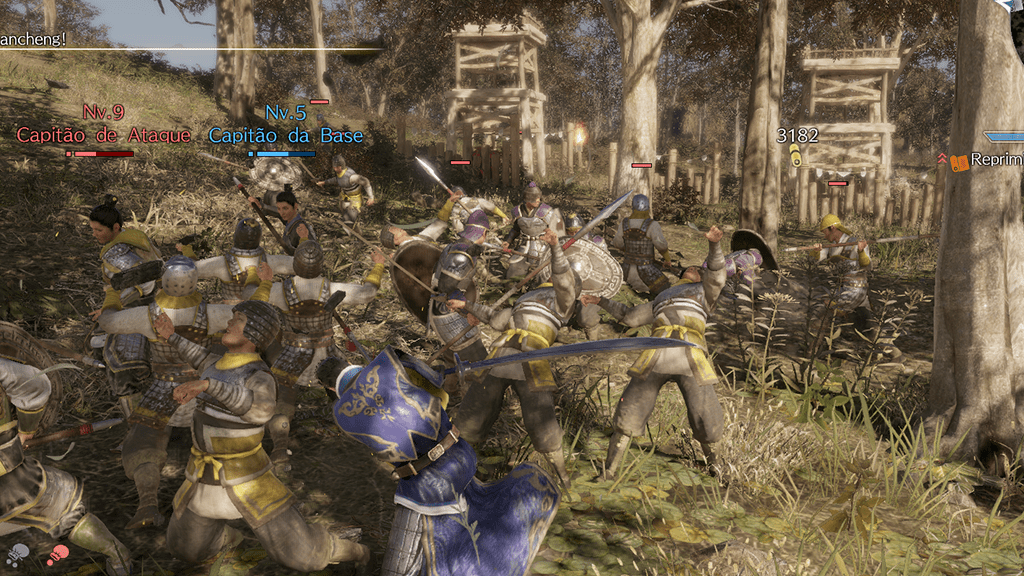Screen dimensions: 1024x576
Task: Target the Capitão da Base nameplate
Action: point(286,135)
